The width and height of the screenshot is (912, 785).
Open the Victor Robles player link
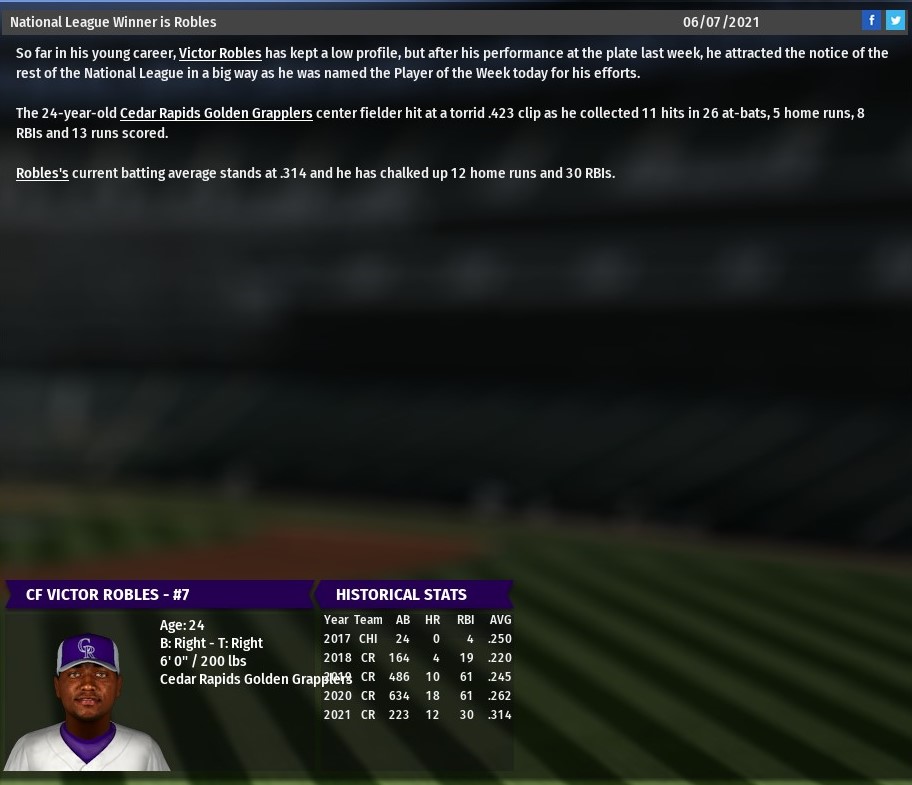pyautogui.click(x=220, y=53)
